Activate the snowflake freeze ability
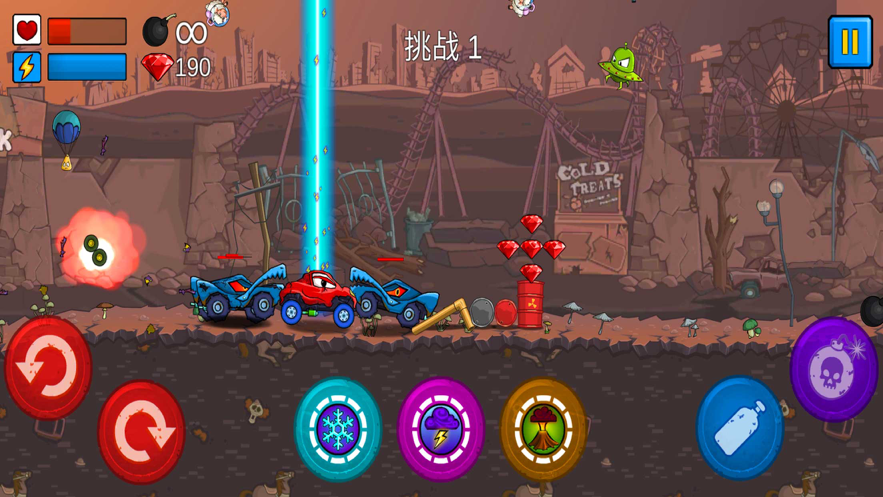The height and width of the screenshot is (497, 883). 338,429
